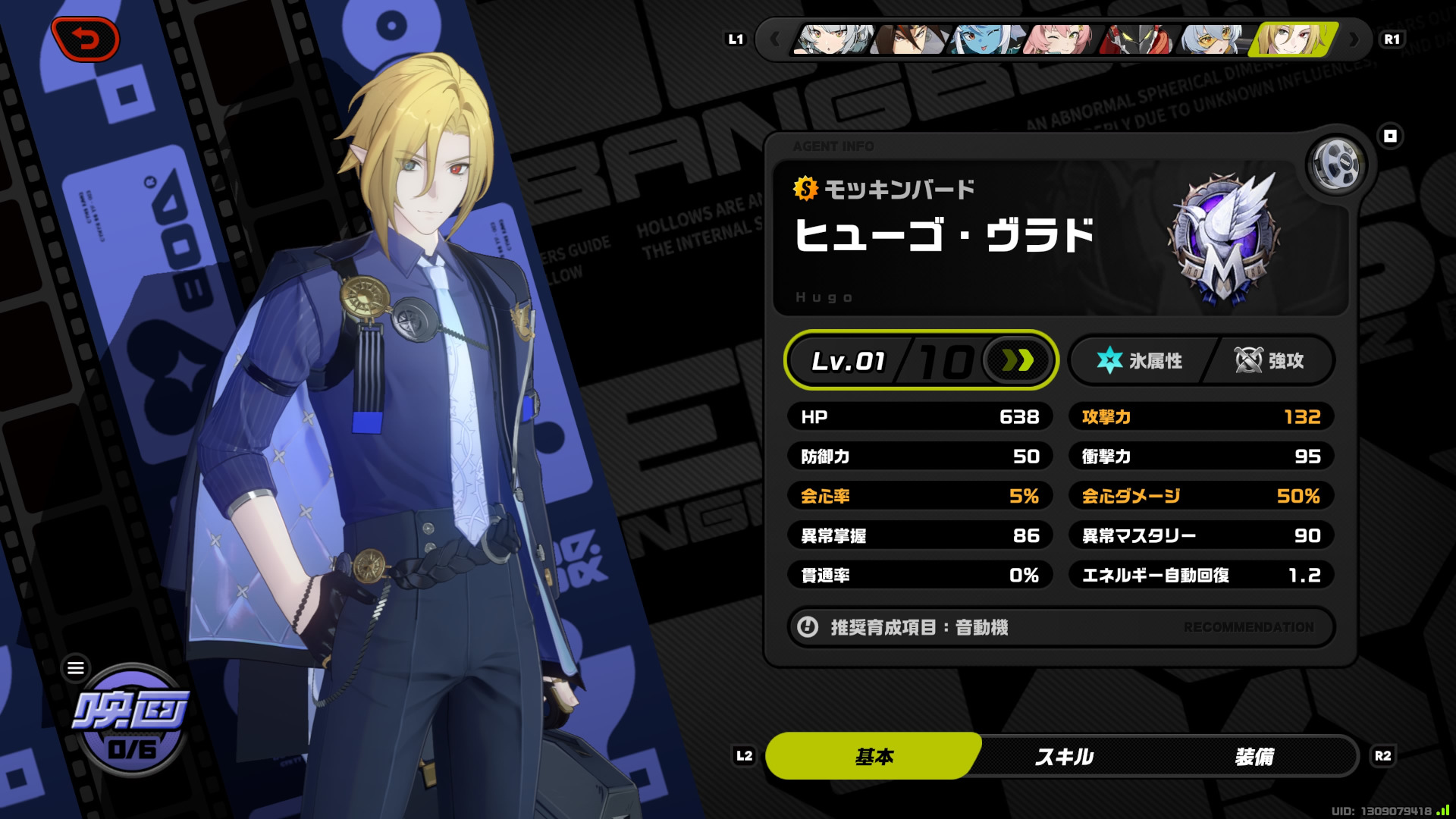1456x819 pixels.
Task: Advance agent list with right arrow
Action: click(x=1354, y=39)
